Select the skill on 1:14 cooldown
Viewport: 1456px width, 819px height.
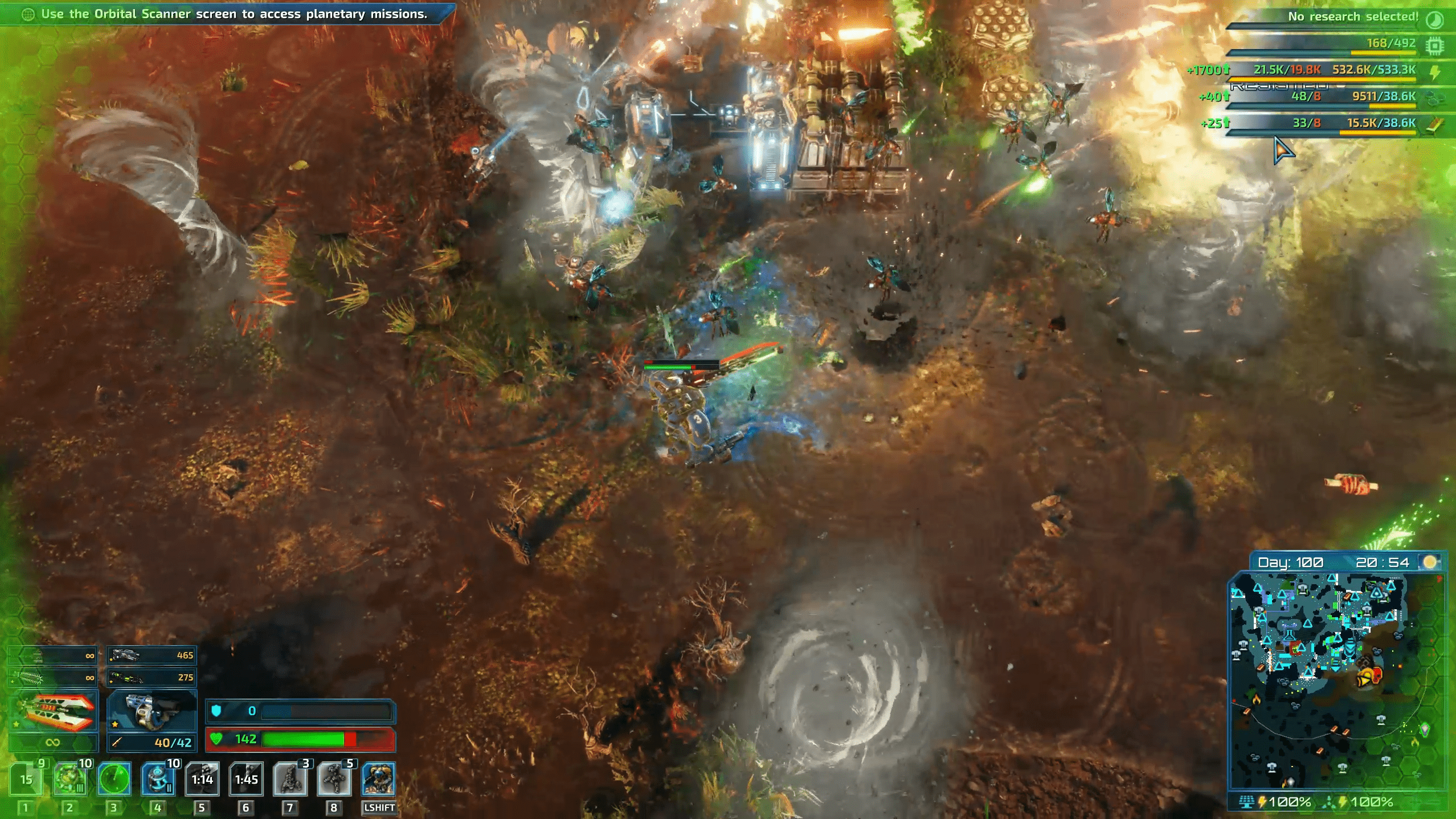click(x=202, y=779)
